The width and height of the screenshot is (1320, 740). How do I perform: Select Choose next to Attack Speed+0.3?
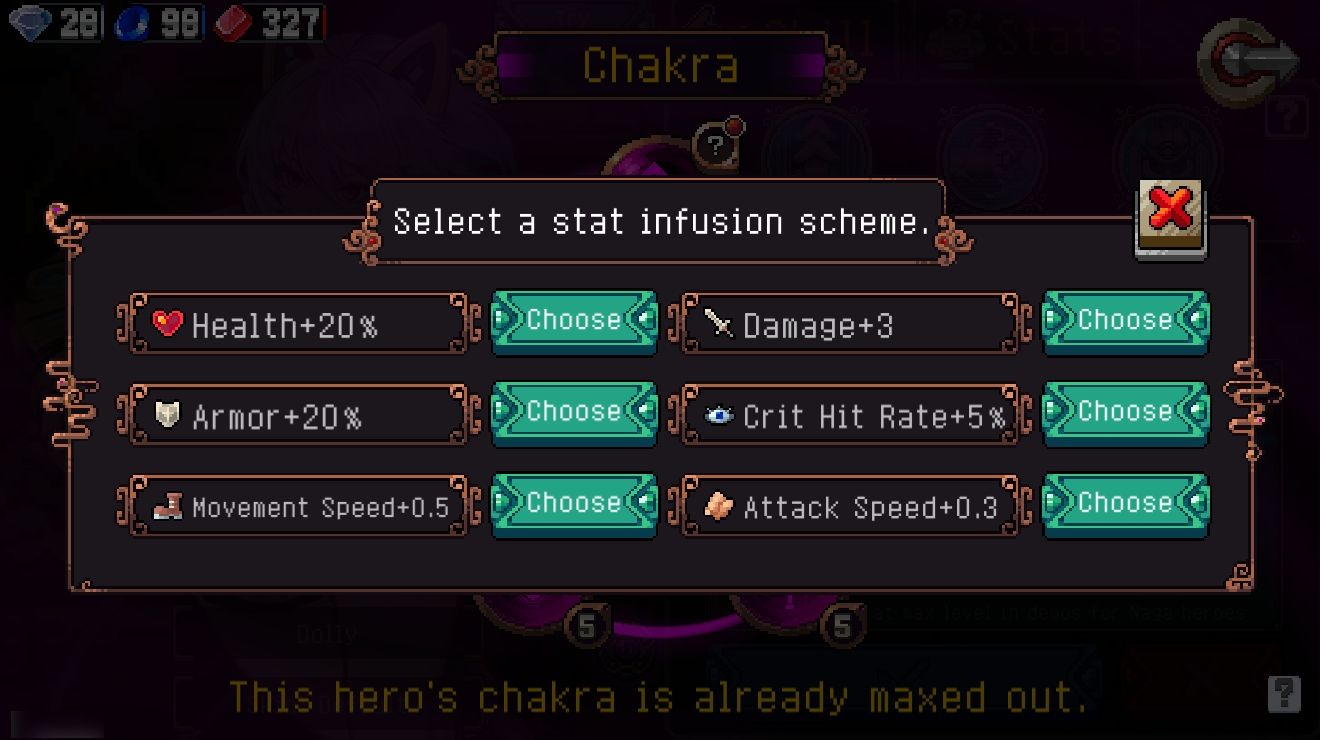coord(1125,503)
